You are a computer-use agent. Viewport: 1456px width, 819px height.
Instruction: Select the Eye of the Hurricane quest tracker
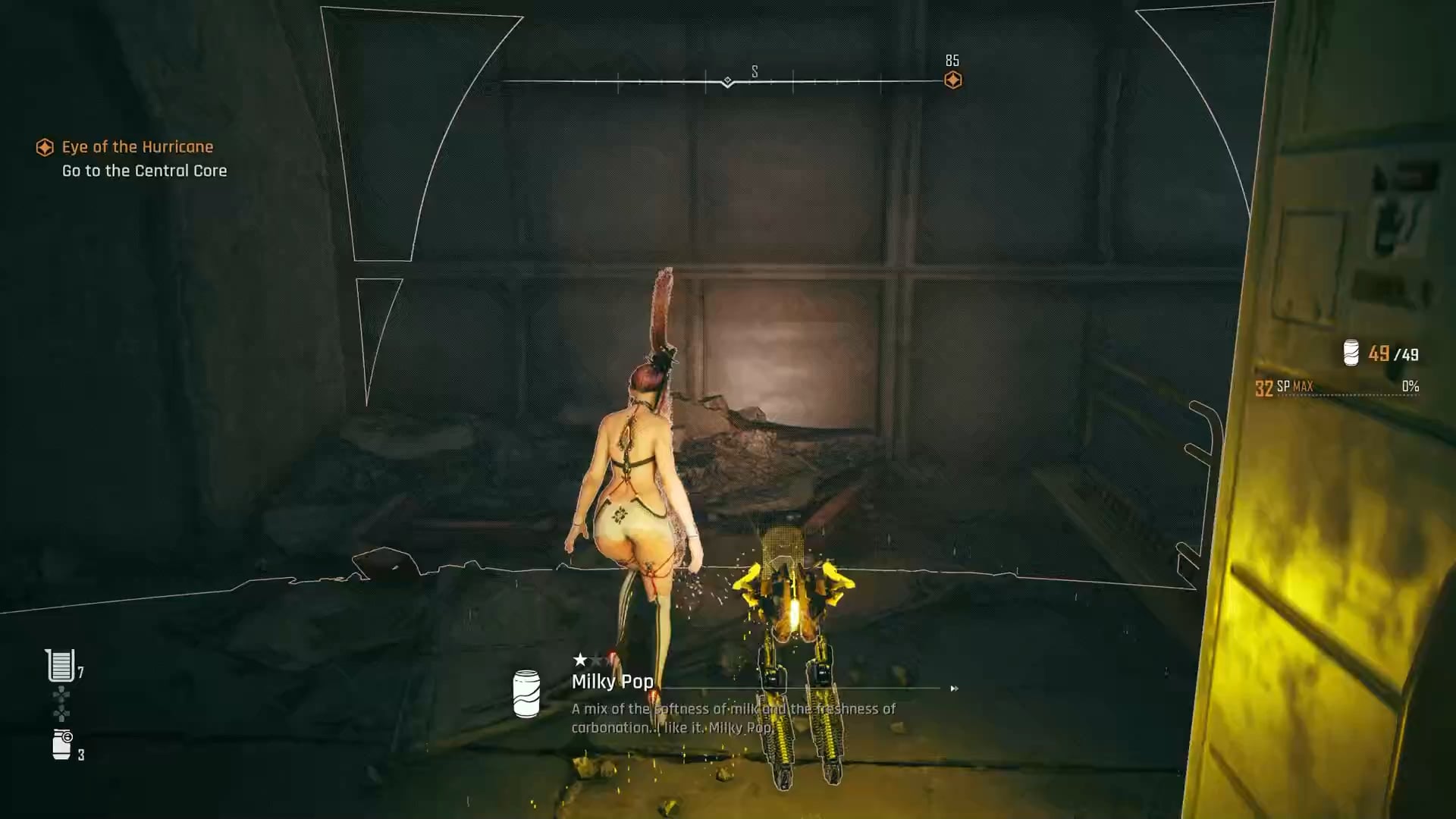(136, 147)
